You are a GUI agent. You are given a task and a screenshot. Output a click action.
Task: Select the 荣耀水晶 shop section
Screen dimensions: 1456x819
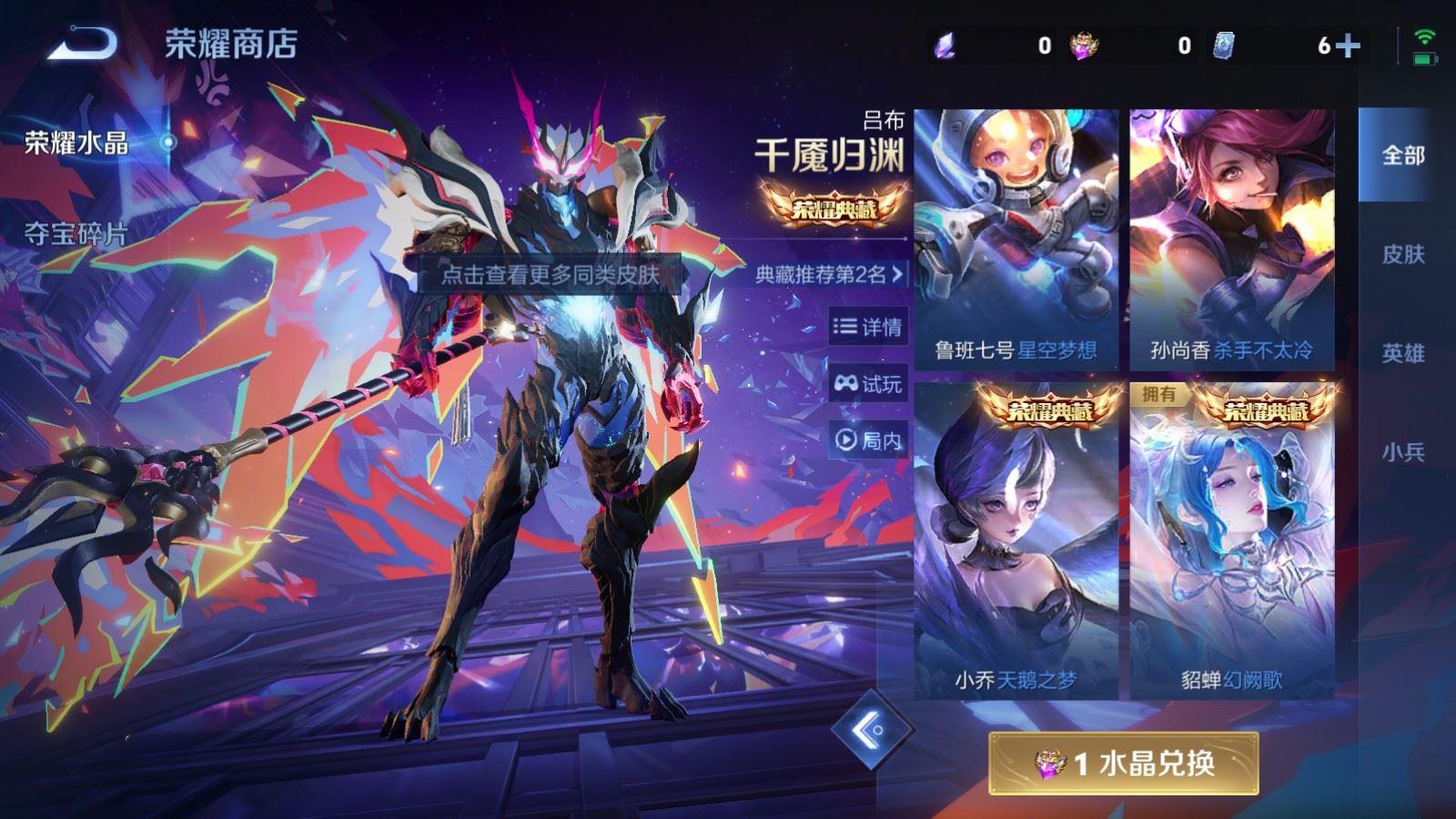point(76,143)
